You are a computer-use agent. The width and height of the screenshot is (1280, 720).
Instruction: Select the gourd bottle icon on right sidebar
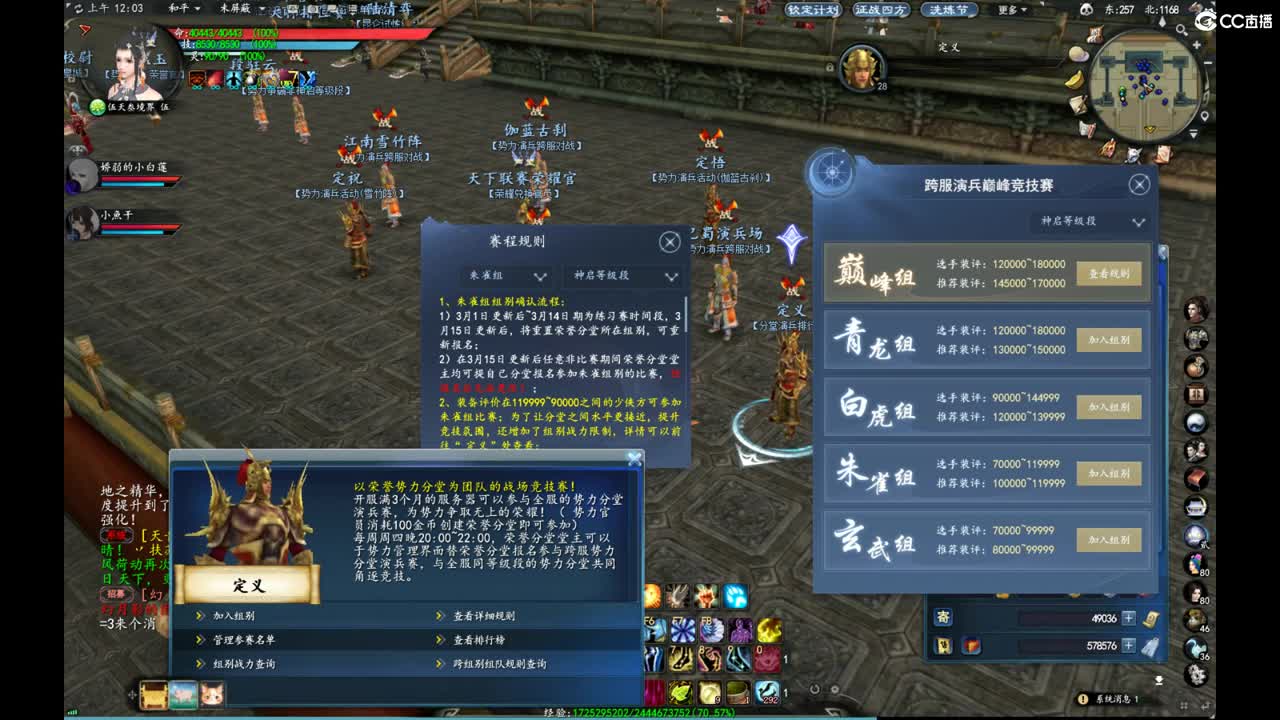click(1197, 366)
